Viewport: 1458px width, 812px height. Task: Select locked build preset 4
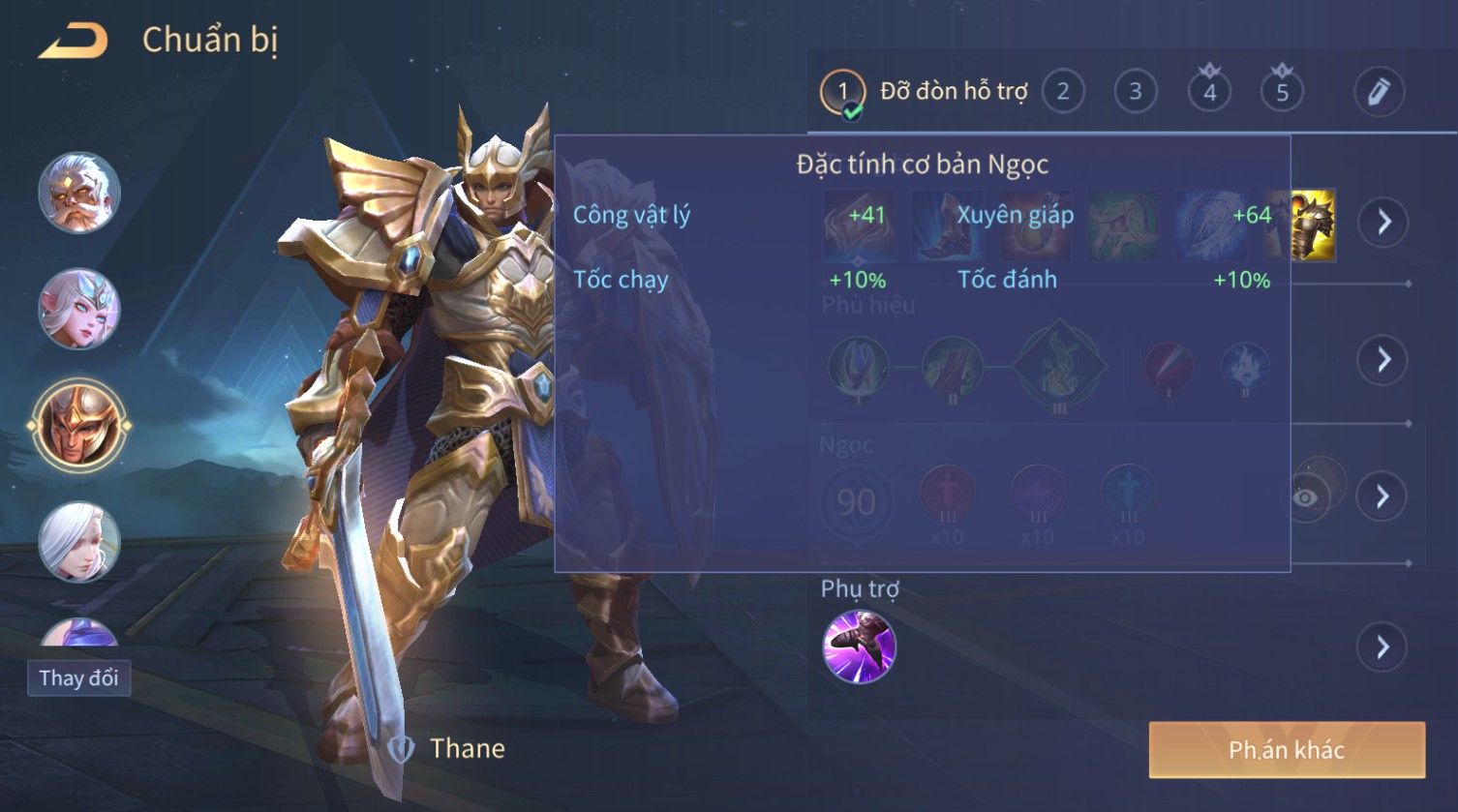click(1209, 93)
